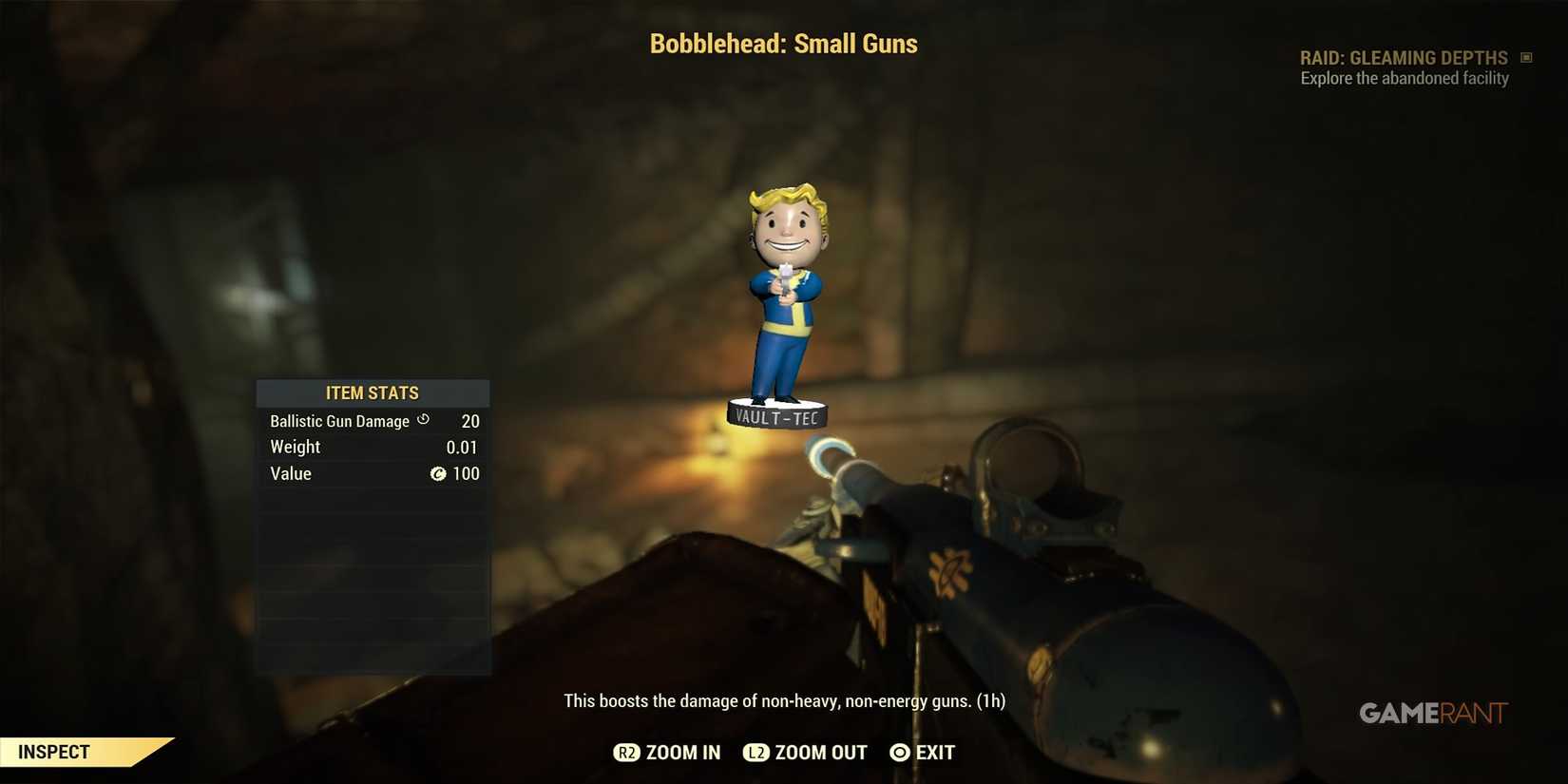Screen dimensions: 1568x784
Task: Click the R2 button icon before ZOOM IN
Action: pyautogui.click(x=626, y=752)
